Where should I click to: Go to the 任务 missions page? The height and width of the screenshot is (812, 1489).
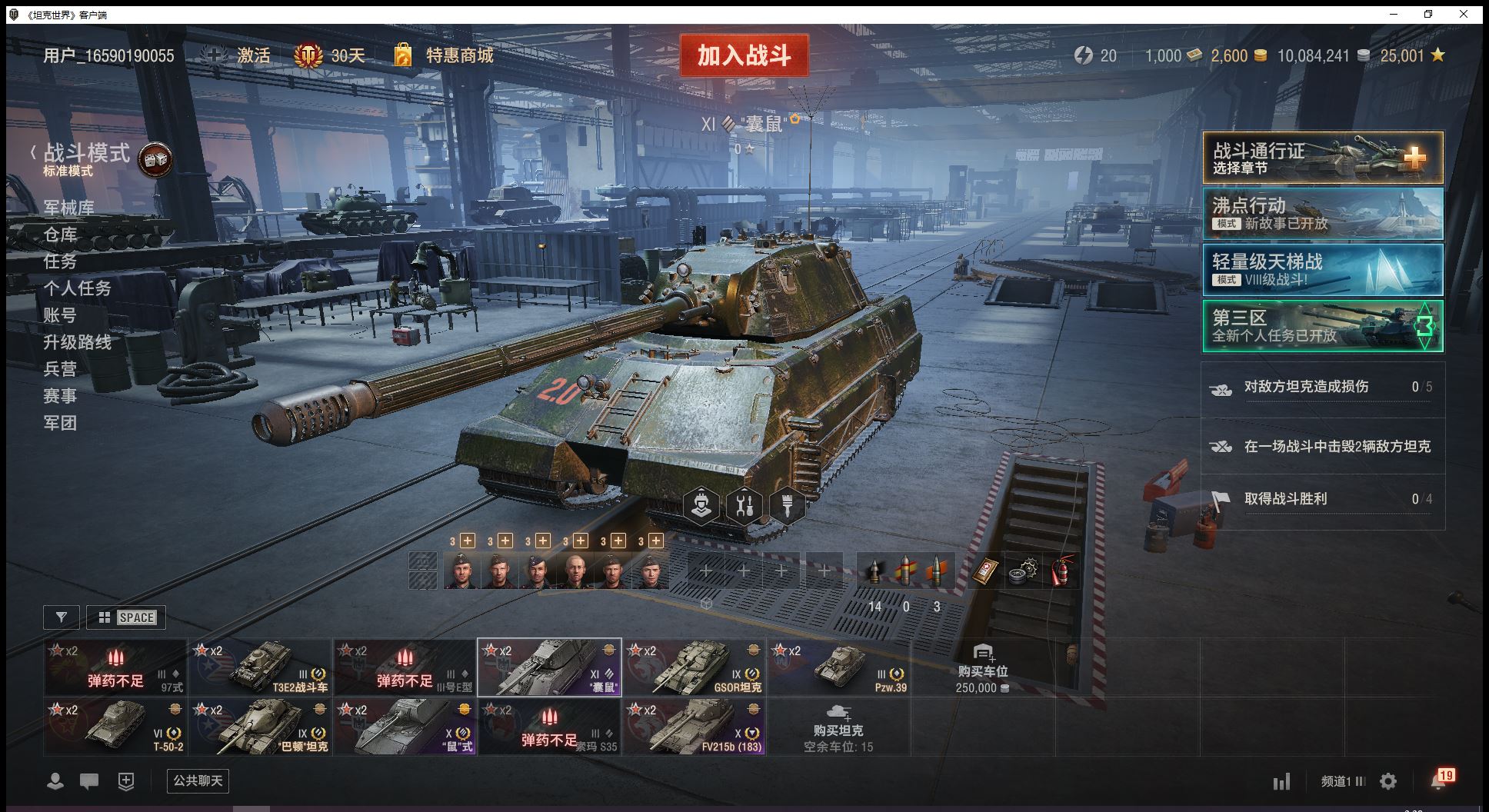(x=60, y=261)
